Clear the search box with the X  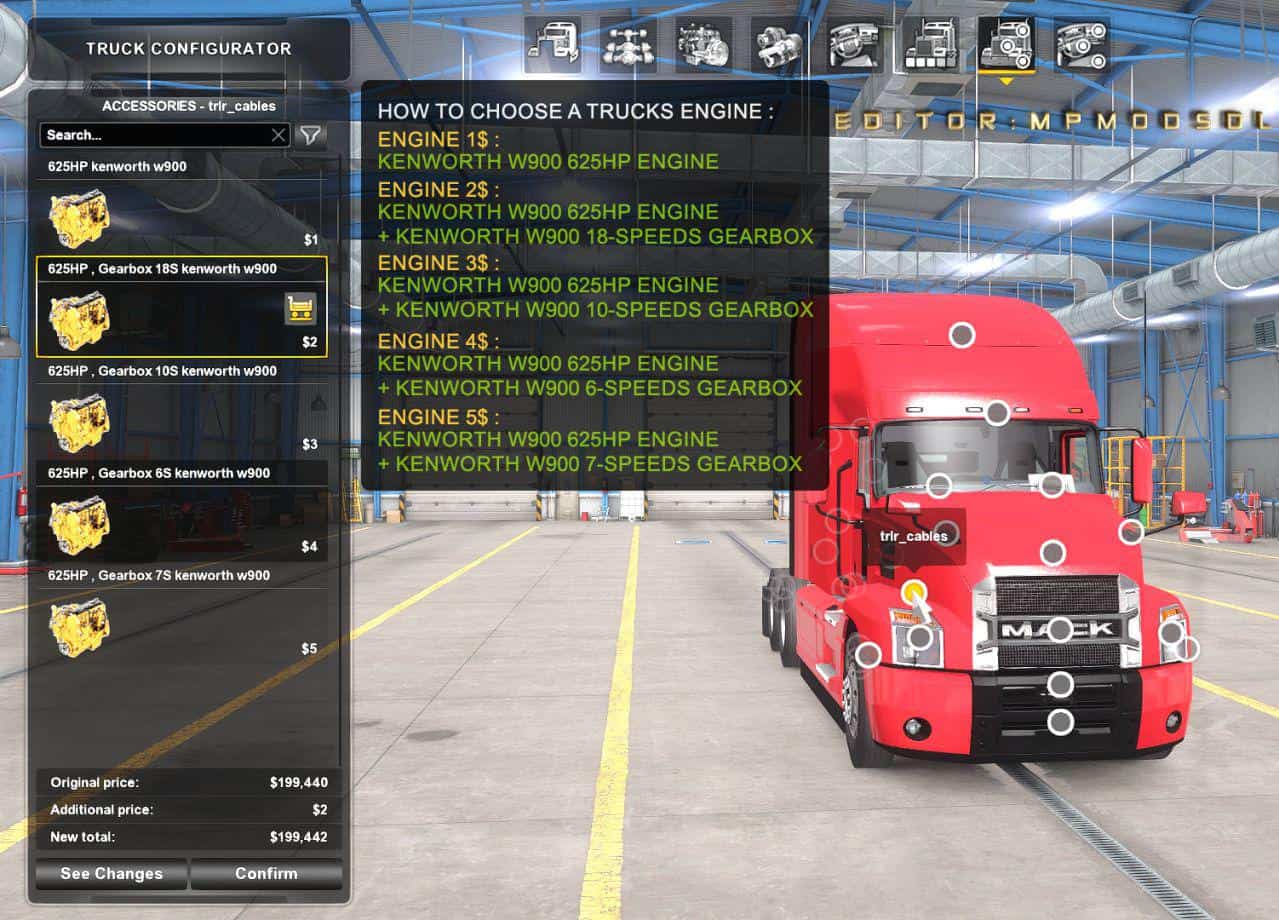point(279,135)
